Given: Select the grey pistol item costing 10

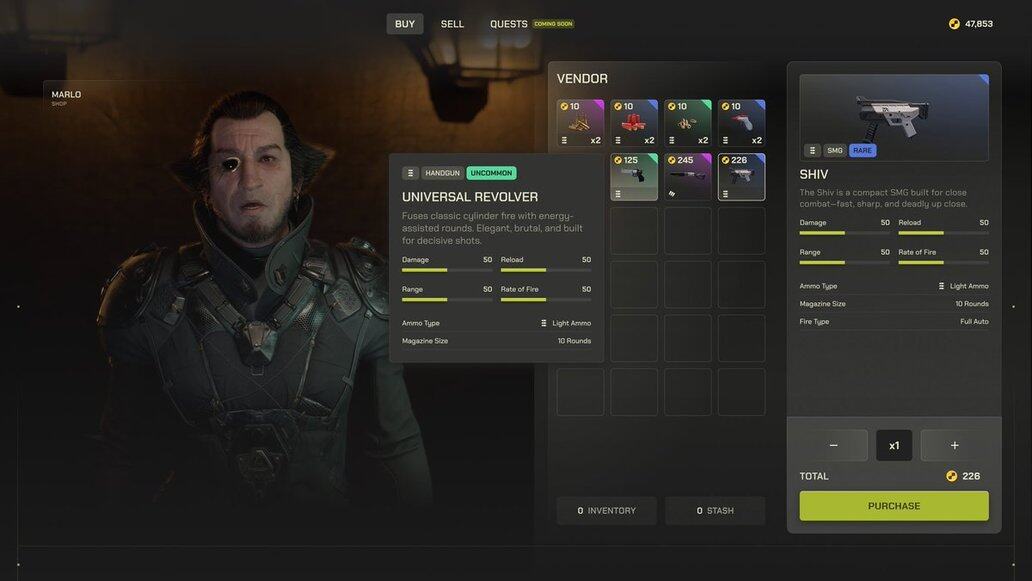Looking at the screenshot, I should 741,123.
